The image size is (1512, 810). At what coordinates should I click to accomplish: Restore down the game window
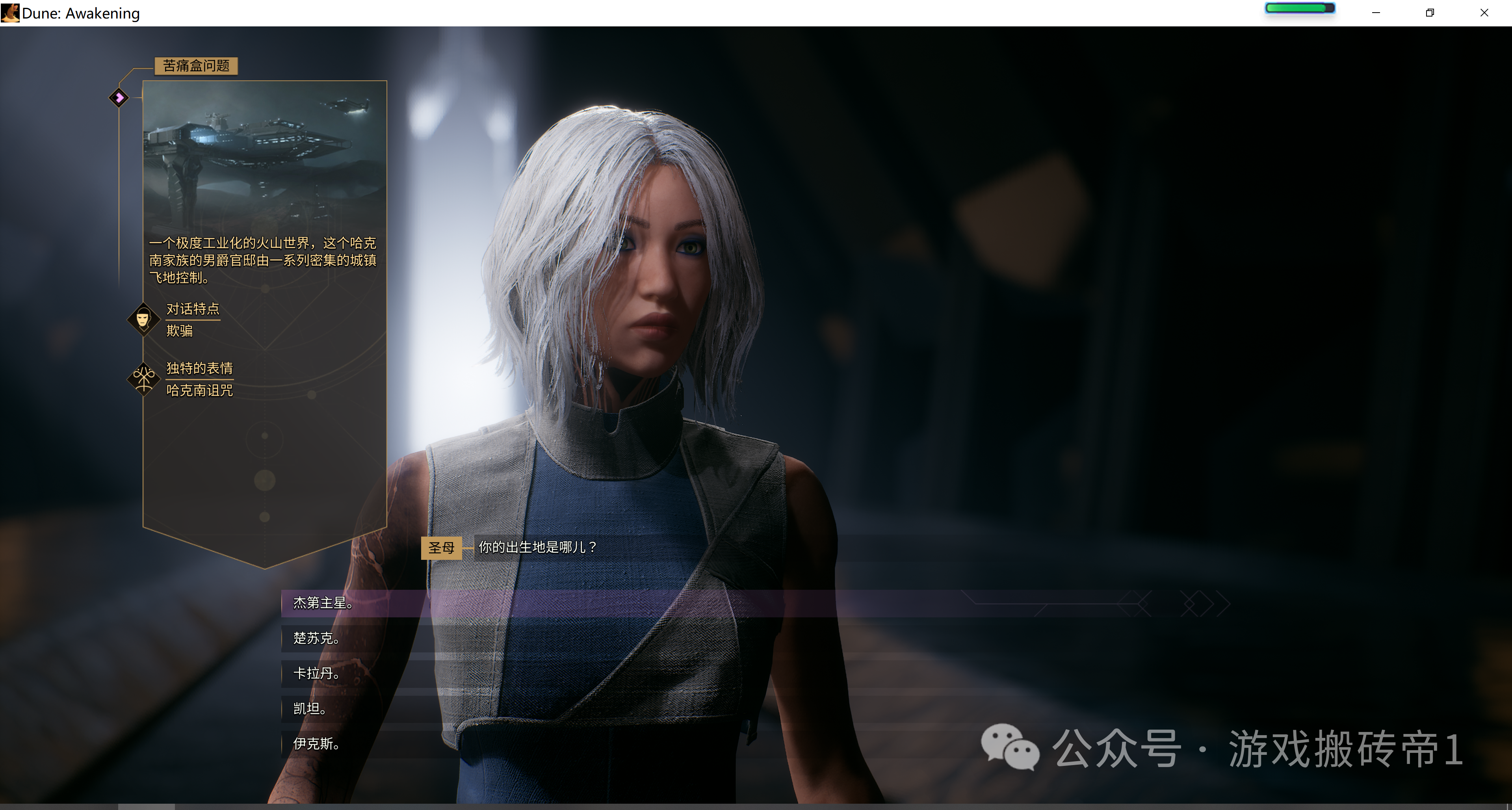(x=1430, y=13)
